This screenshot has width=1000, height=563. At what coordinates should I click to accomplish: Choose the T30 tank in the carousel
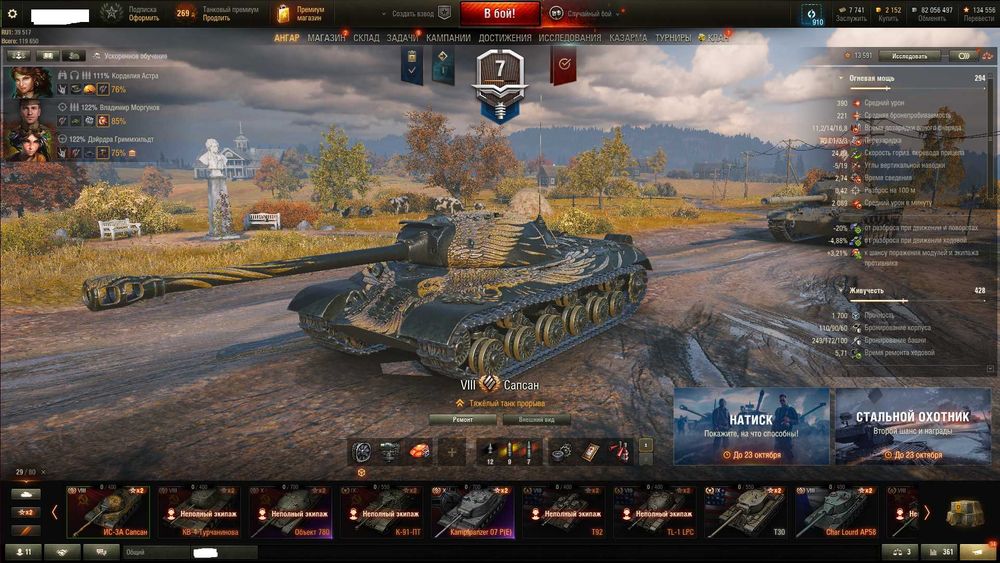click(x=745, y=511)
